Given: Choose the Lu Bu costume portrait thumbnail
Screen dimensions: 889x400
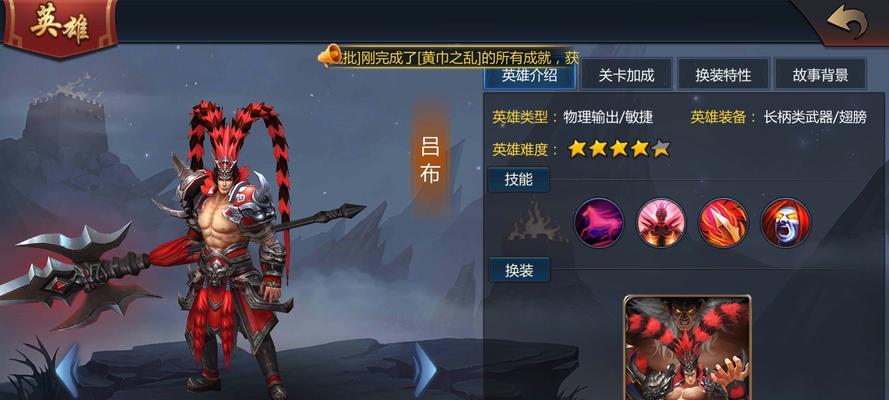Looking at the screenshot, I should point(687,350).
